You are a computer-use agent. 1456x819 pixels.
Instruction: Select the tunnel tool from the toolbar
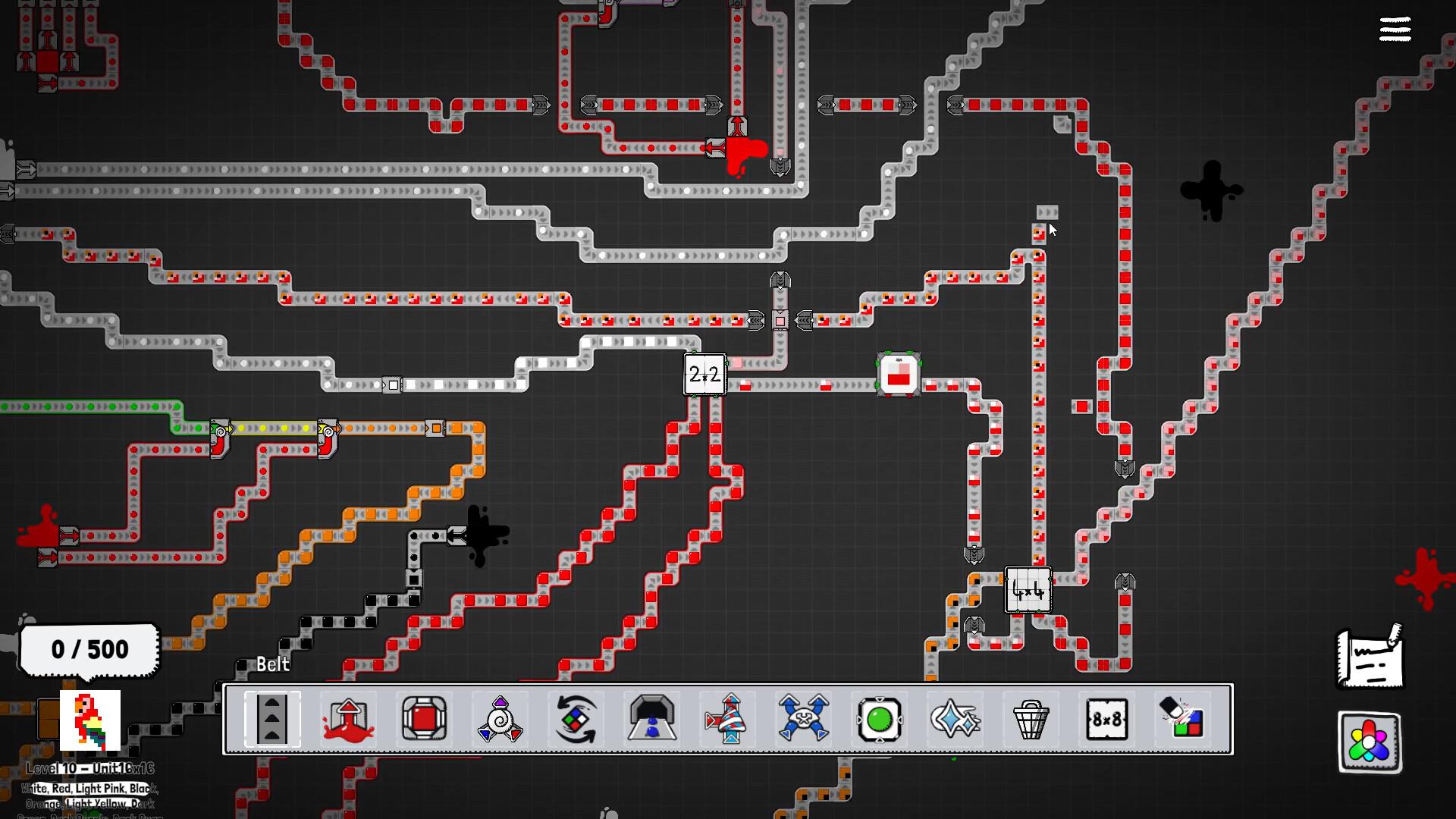[x=651, y=720]
